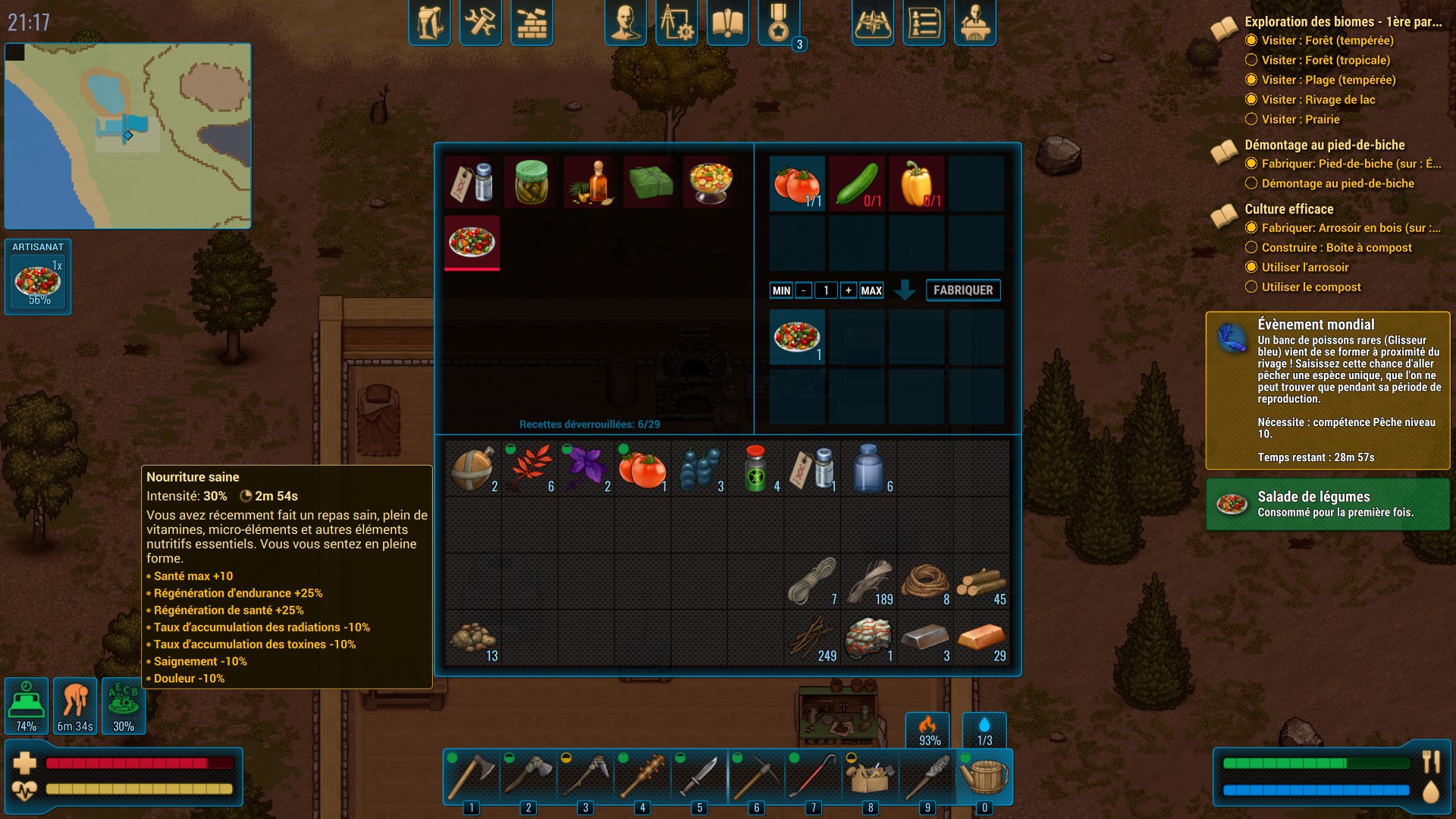Choose the copper ingot stack

coord(981,639)
